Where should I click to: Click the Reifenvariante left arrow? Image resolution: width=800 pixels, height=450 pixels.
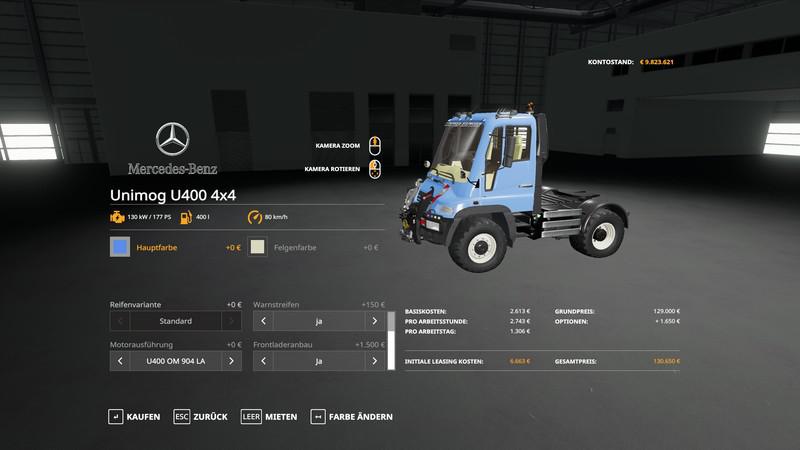pyautogui.click(x=119, y=321)
